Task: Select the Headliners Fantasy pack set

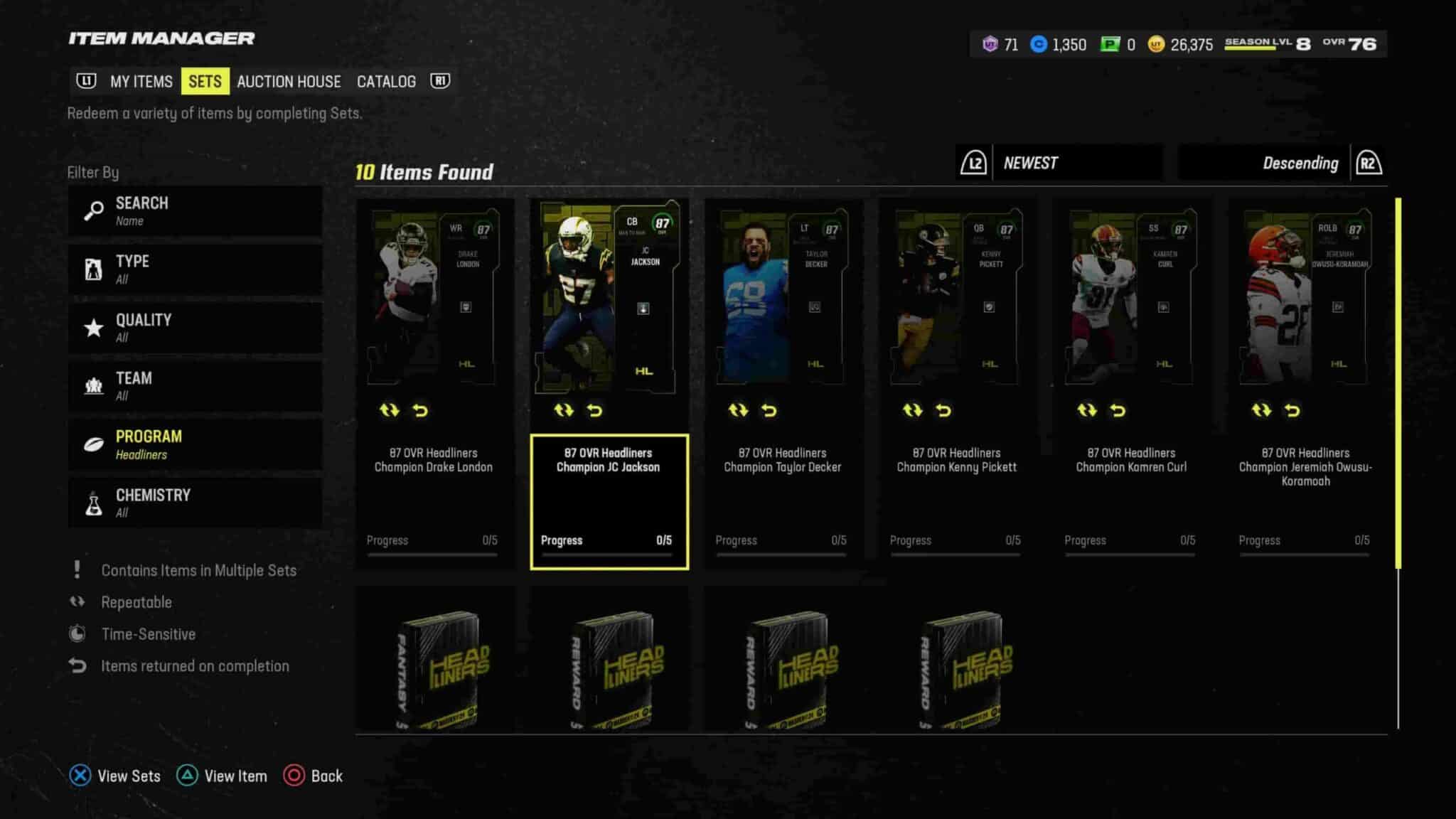Action: pyautogui.click(x=435, y=661)
